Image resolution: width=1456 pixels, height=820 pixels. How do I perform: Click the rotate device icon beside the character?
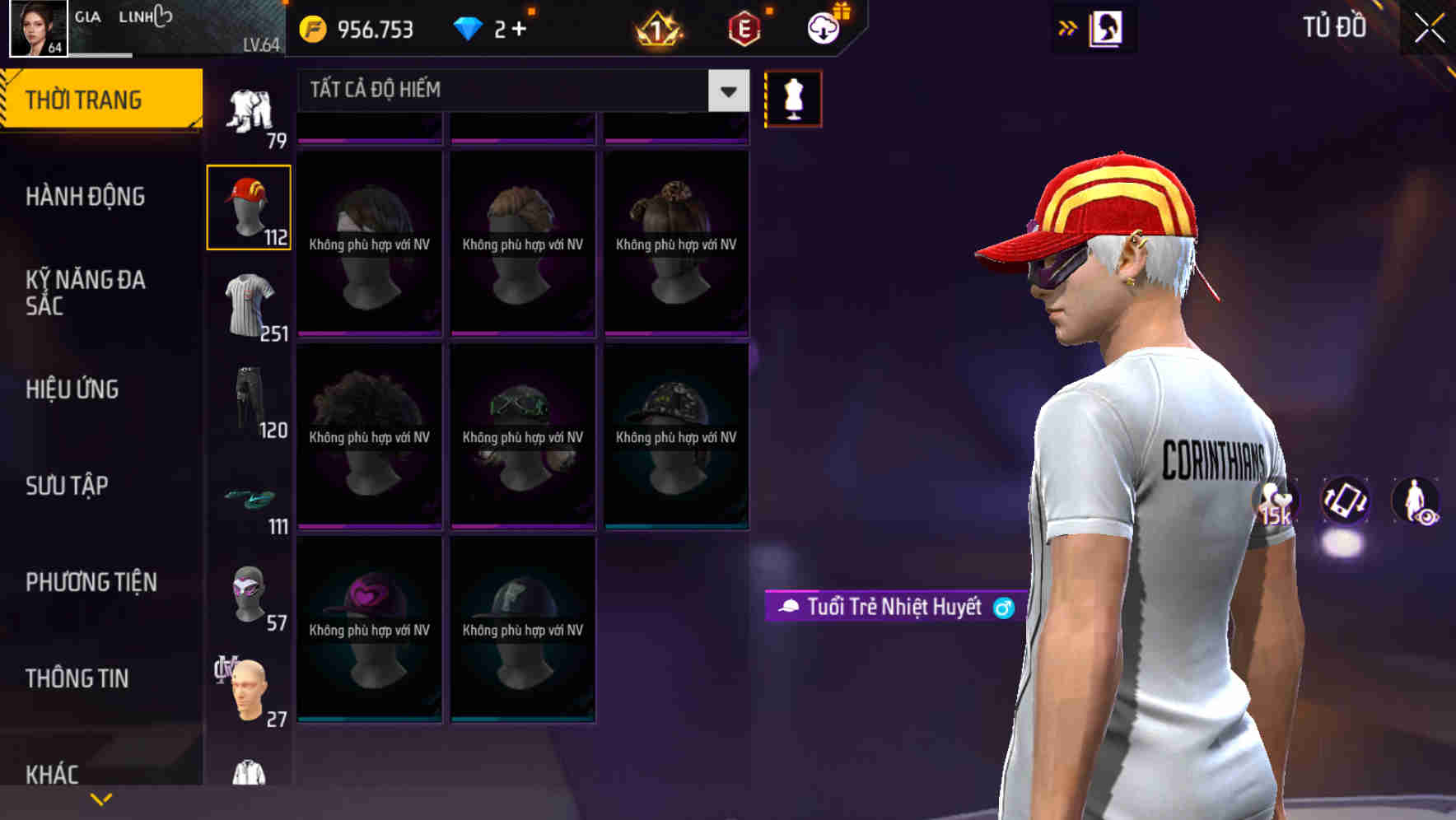pos(1344,502)
